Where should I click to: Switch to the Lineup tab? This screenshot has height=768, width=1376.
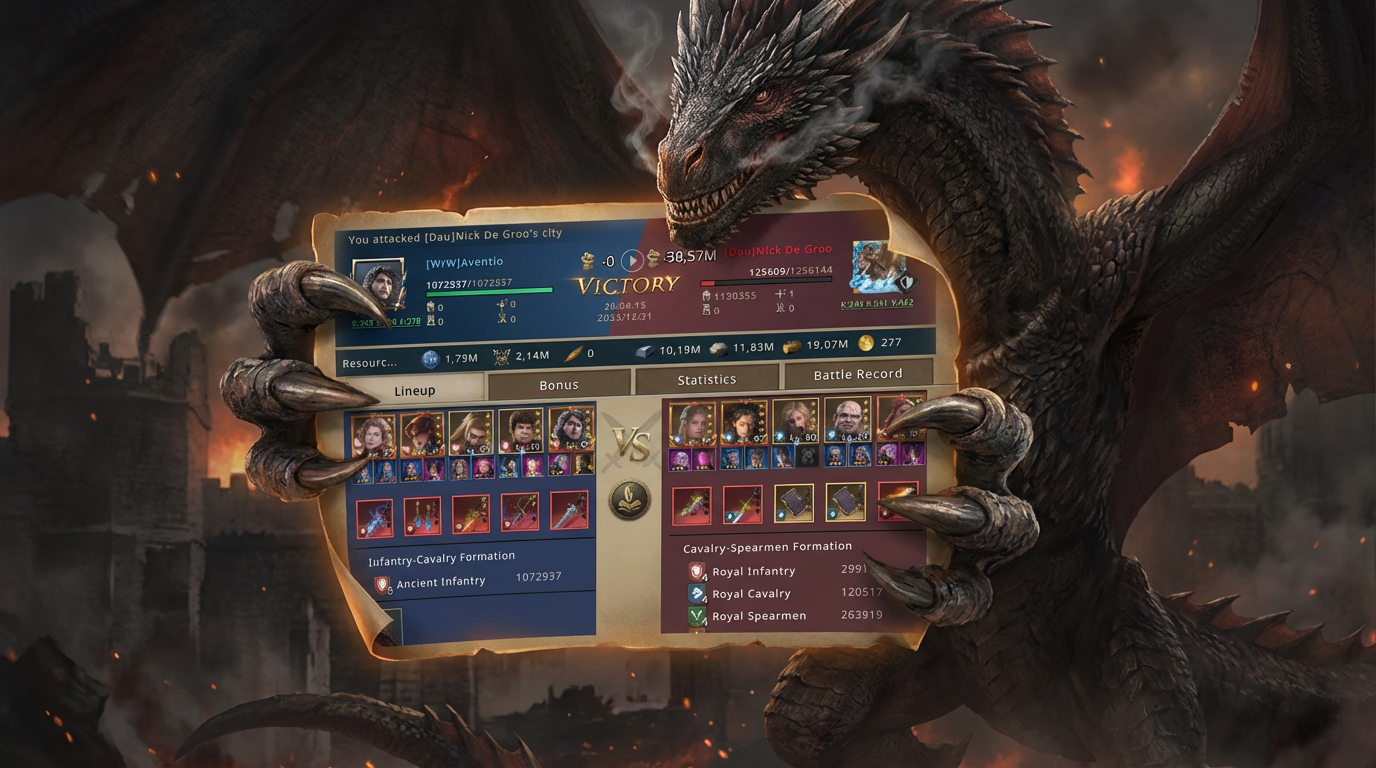(414, 390)
